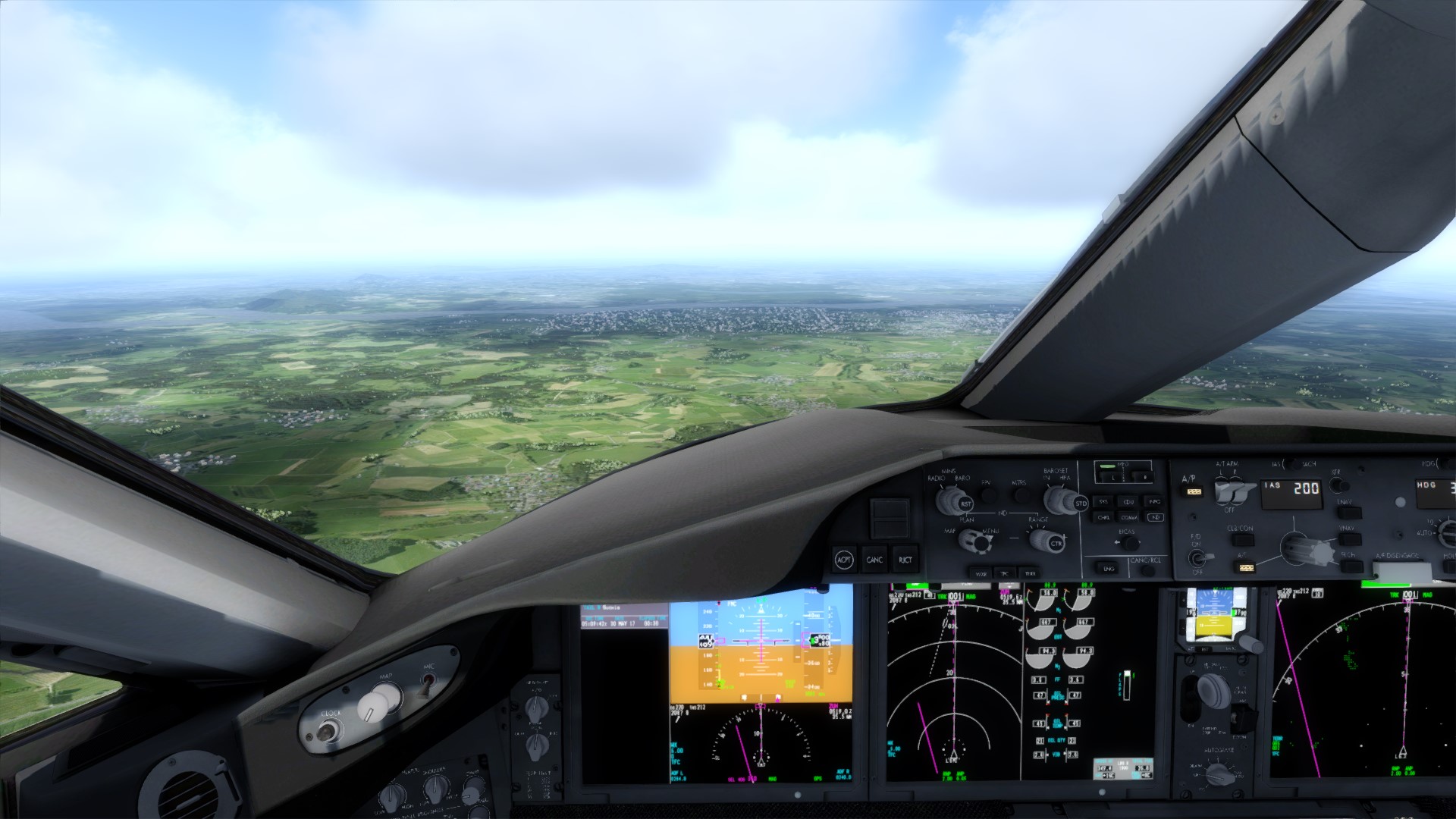This screenshot has width=1456, height=819.
Task: Open the SYS display page
Action: [x=1103, y=501]
